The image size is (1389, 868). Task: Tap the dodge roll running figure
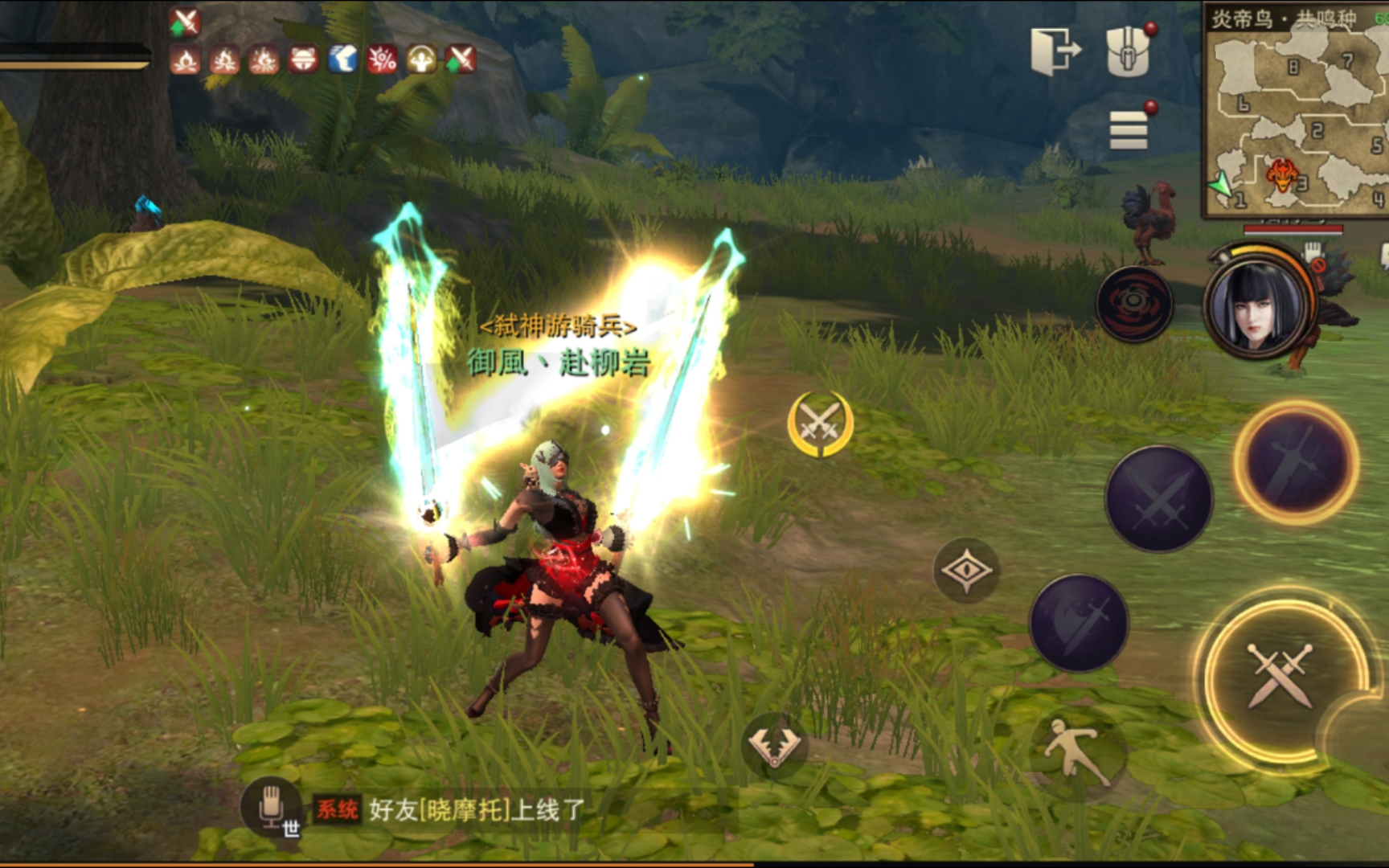[x=1075, y=750]
